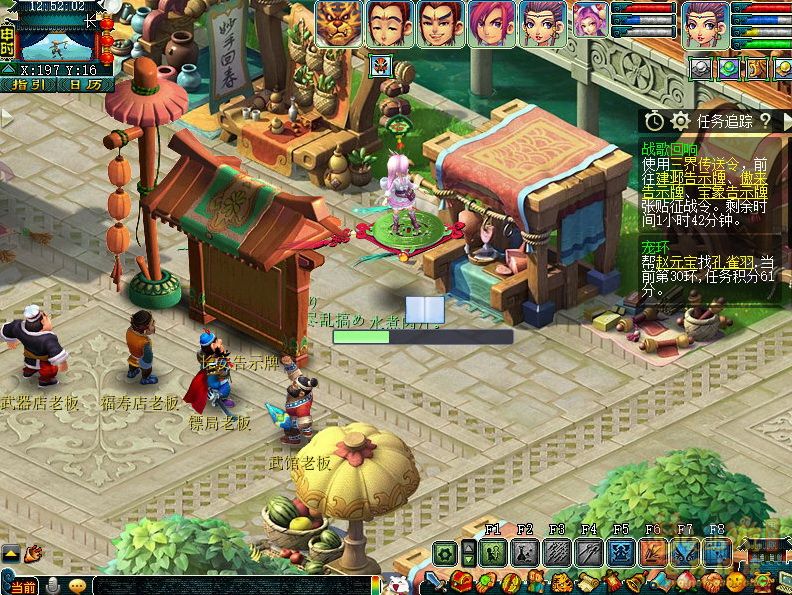Viewport: 792px width, 595px height.
Task: Click the tiger-faced party member portrait
Action: point(339,24)
